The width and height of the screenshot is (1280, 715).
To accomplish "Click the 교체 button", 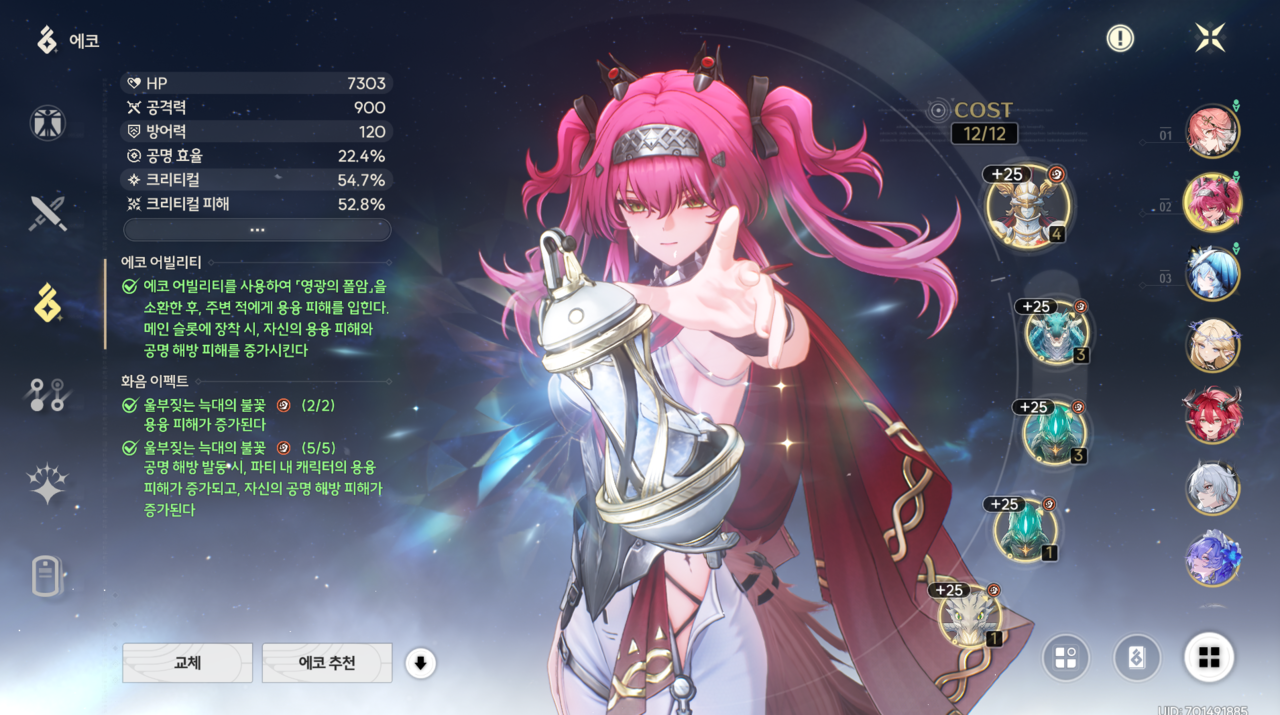I will click(187, 662).
